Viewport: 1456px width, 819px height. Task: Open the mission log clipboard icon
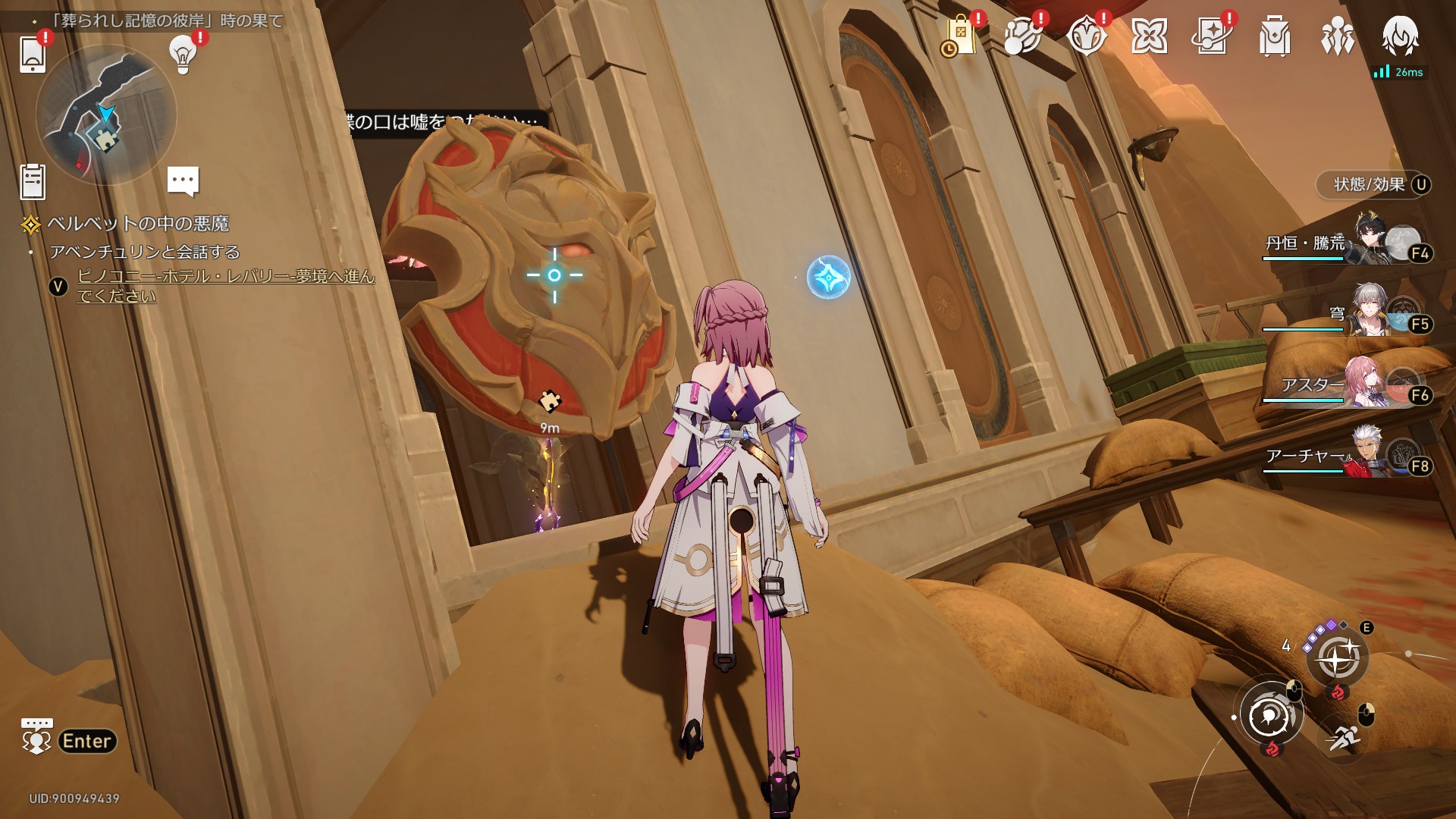33,182
